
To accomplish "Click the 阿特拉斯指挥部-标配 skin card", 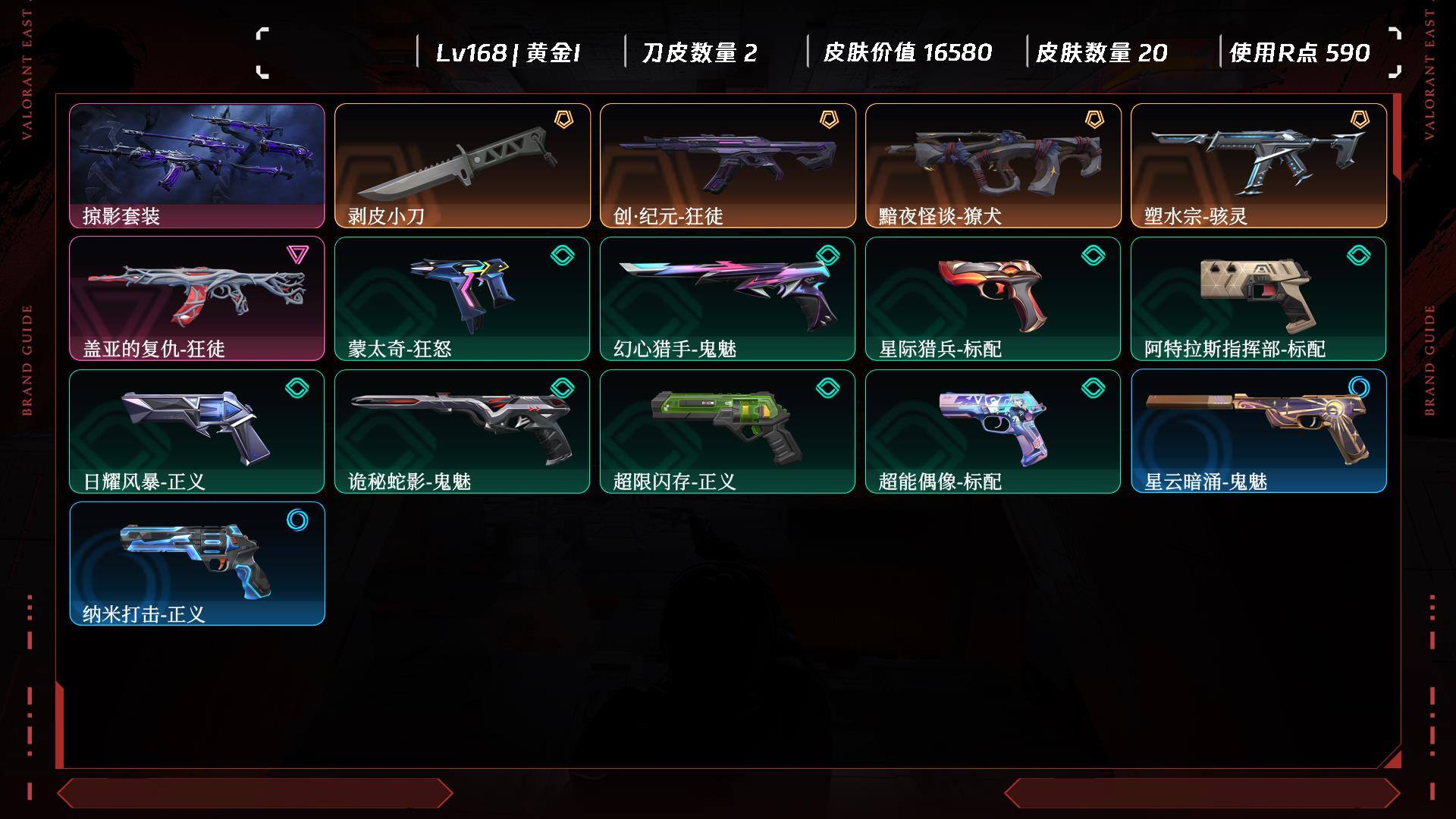I will (1259, 298).
